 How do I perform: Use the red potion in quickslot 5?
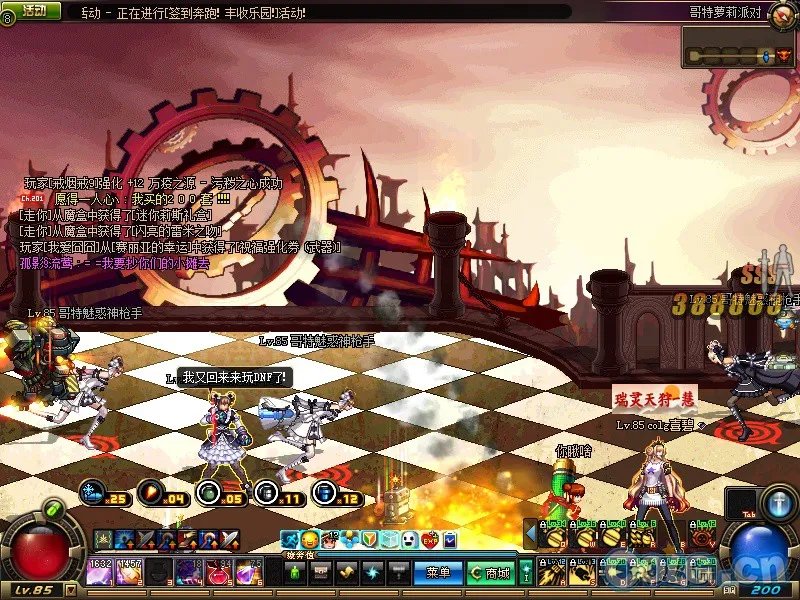click(220, 572)
